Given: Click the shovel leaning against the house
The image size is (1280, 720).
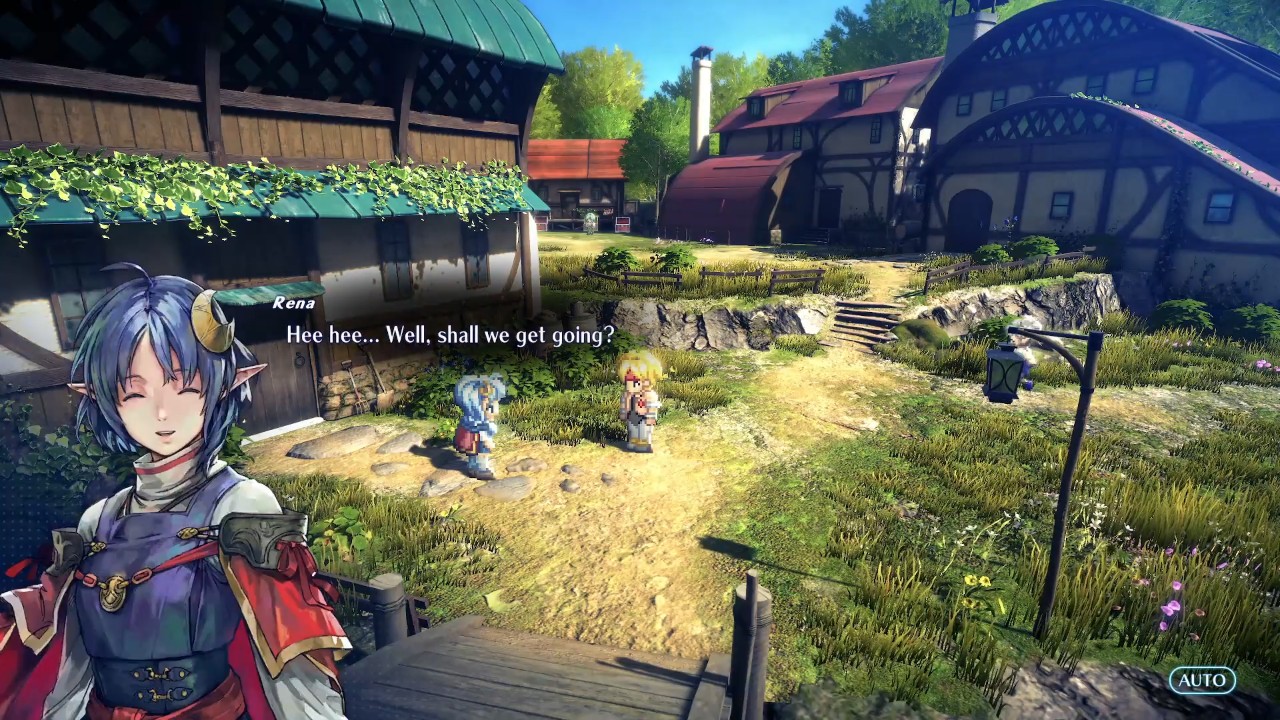Looking at the screenshot, I should click(382, 386).
